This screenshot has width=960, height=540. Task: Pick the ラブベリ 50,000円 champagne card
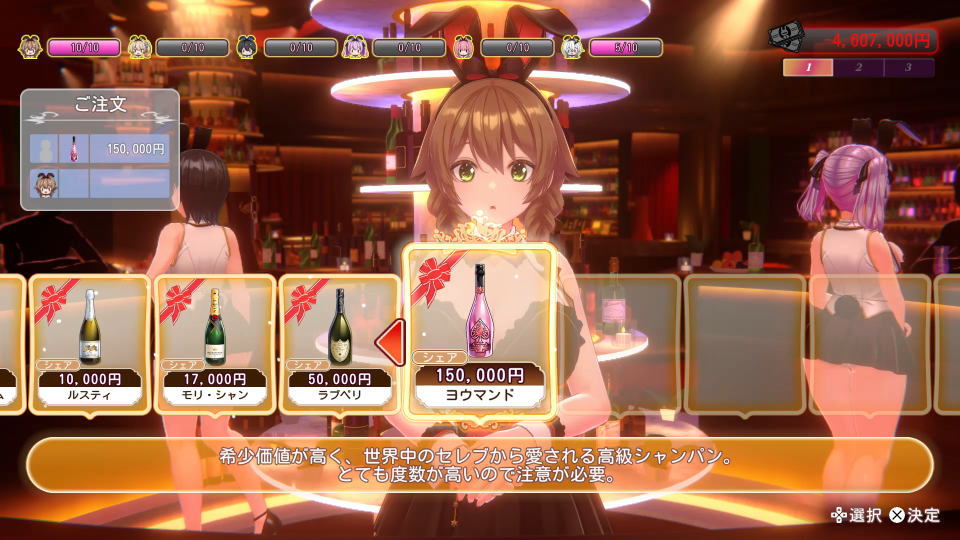pyautogui.click(x=338, y=343)
